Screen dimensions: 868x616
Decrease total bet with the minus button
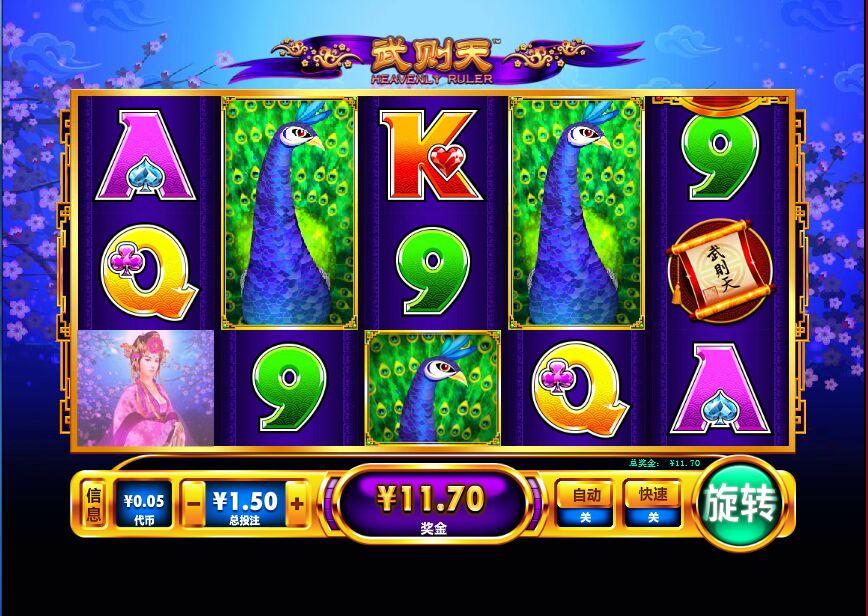[194, 504]
